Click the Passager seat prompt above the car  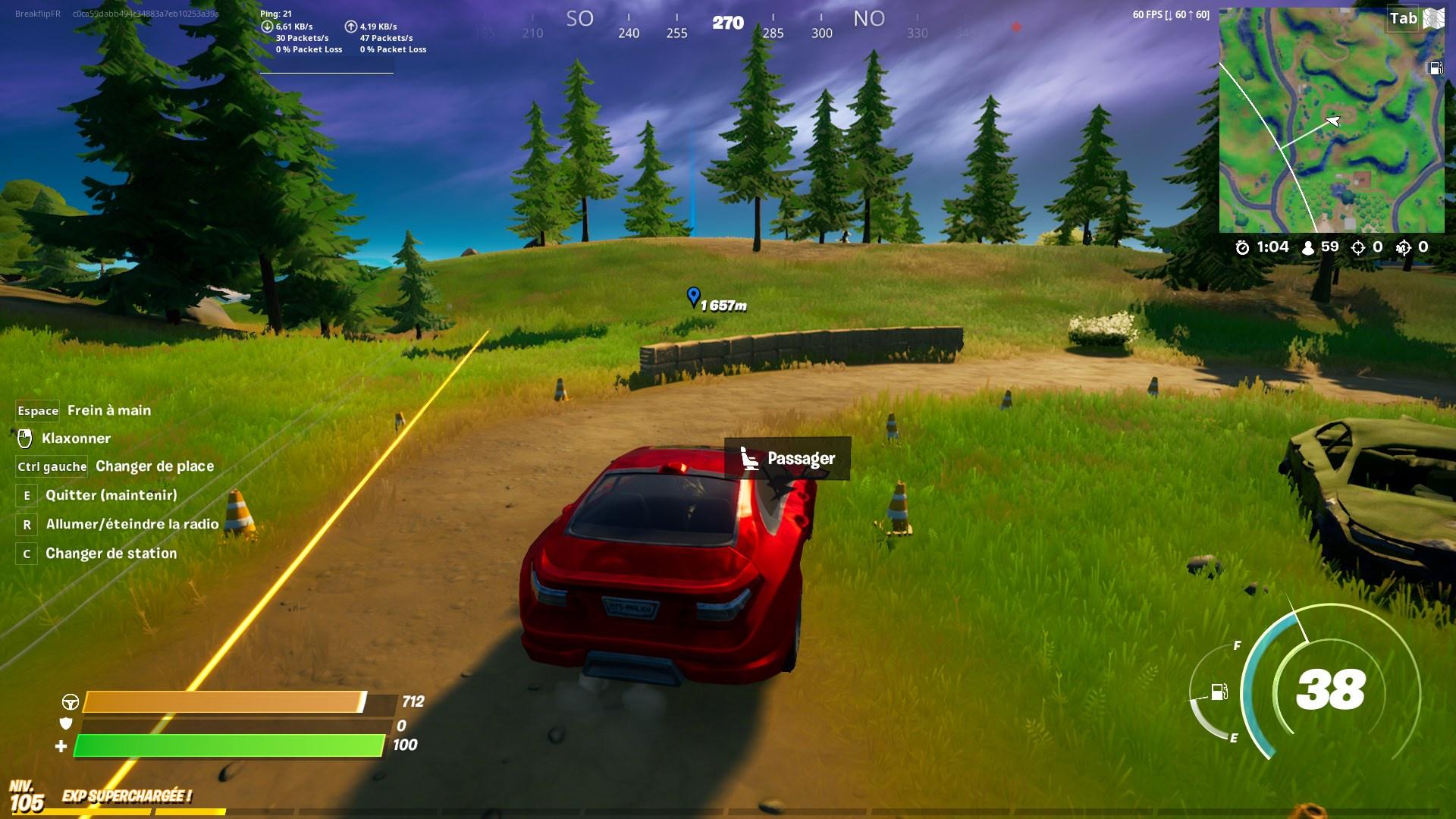coord(787,458)
